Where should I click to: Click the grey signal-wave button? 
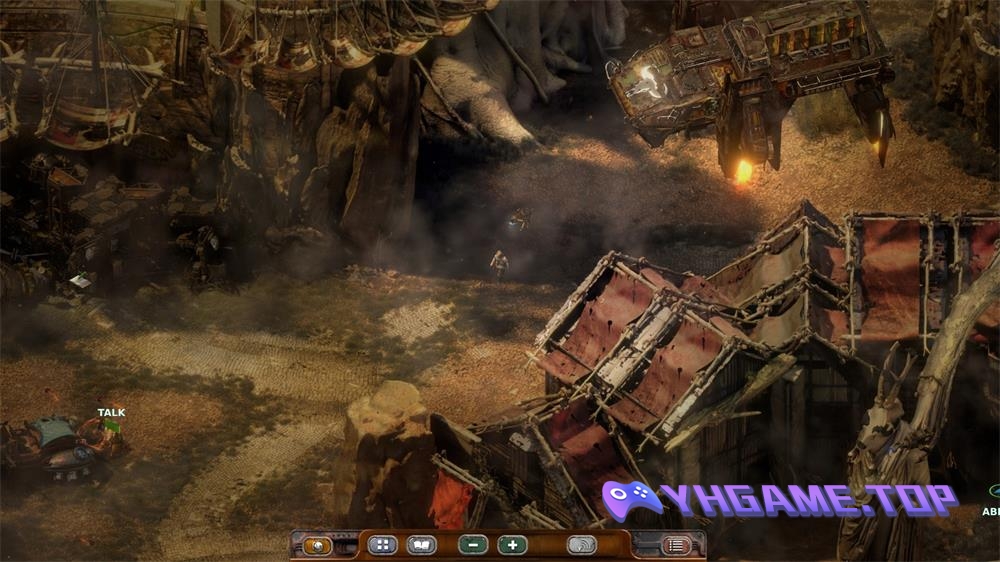(581, 546)
